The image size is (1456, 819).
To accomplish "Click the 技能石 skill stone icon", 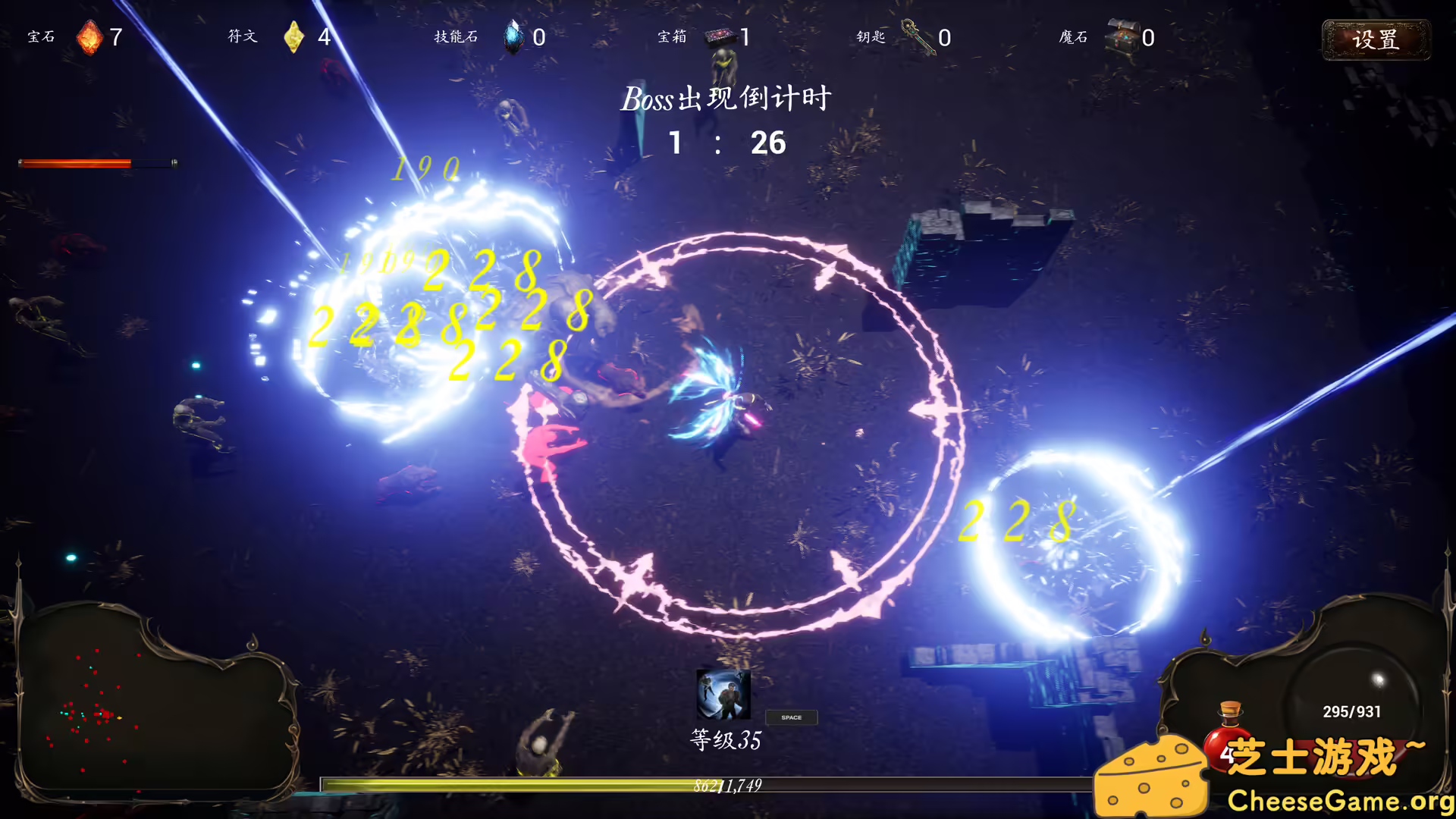I will point(512,36).
